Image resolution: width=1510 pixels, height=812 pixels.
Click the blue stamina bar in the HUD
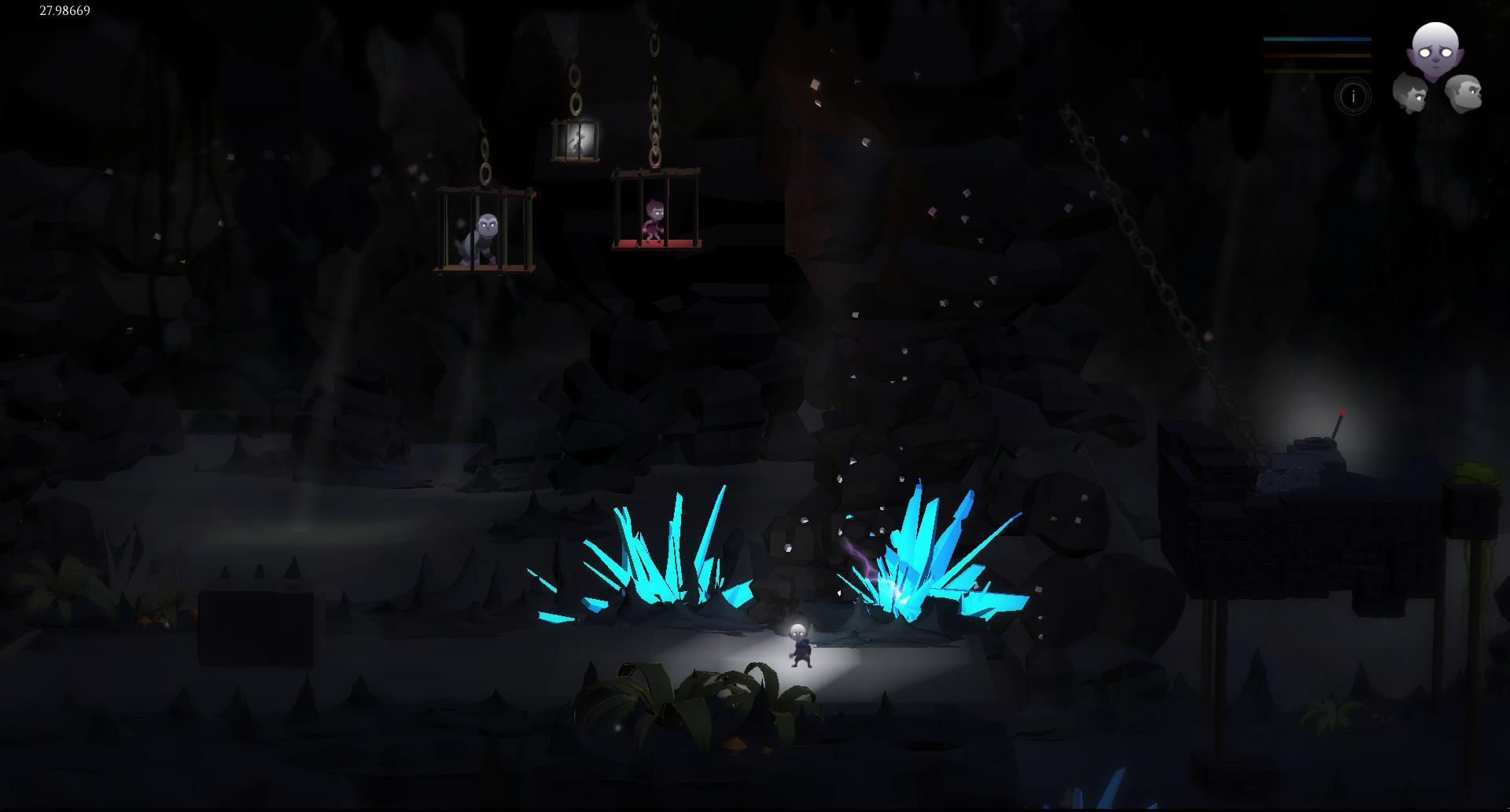point(1317,39)
